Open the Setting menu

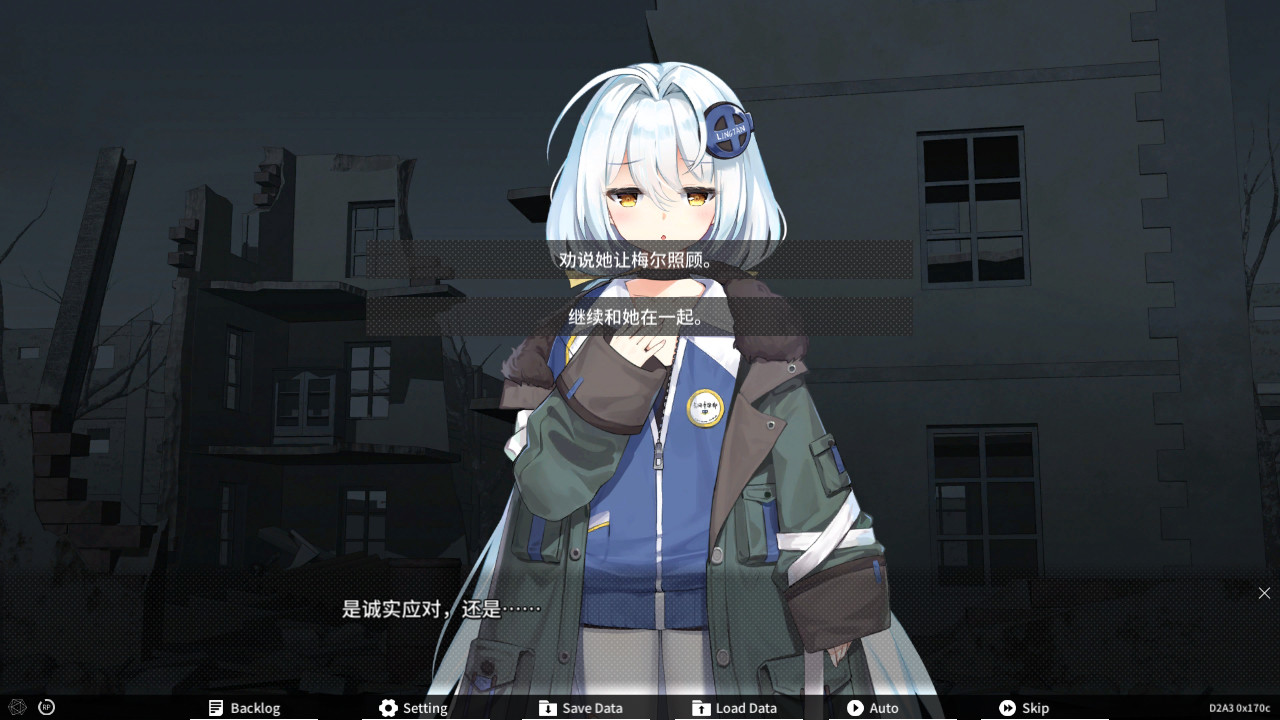[x=413, y=708]
